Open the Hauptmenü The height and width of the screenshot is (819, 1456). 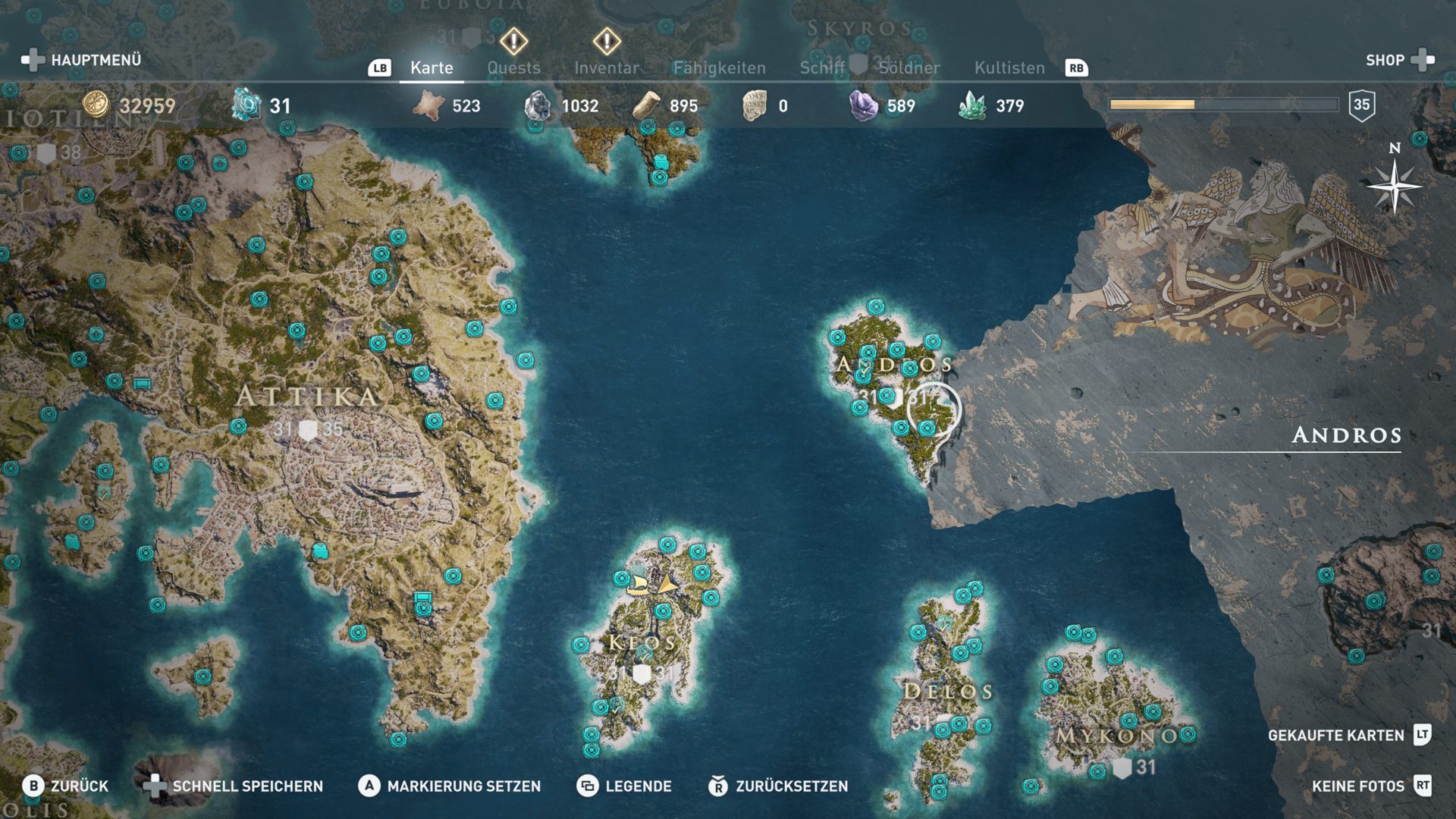pos(82,60)
